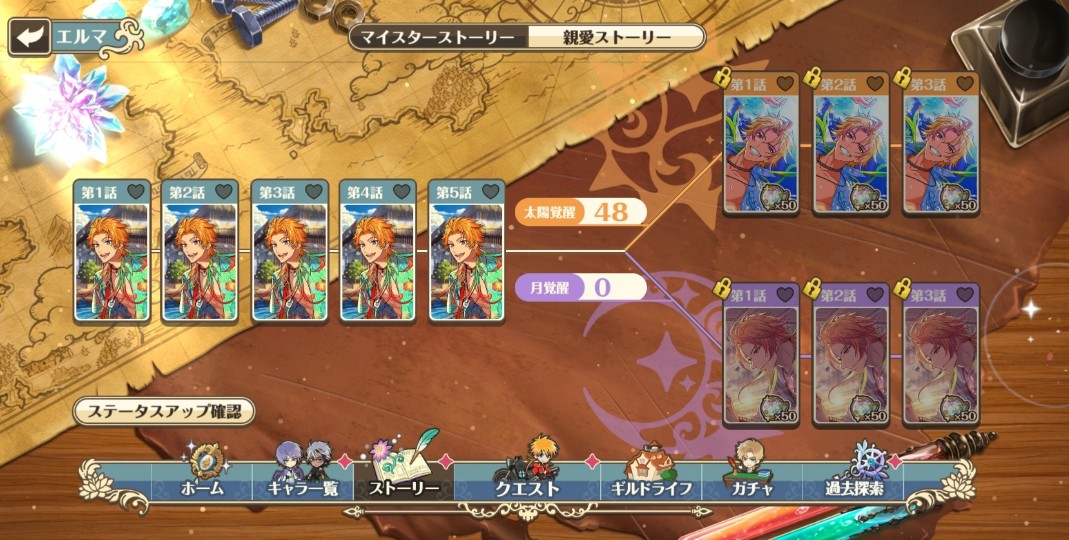Go back using the エルマ arrow button

(x=30, y=38)
